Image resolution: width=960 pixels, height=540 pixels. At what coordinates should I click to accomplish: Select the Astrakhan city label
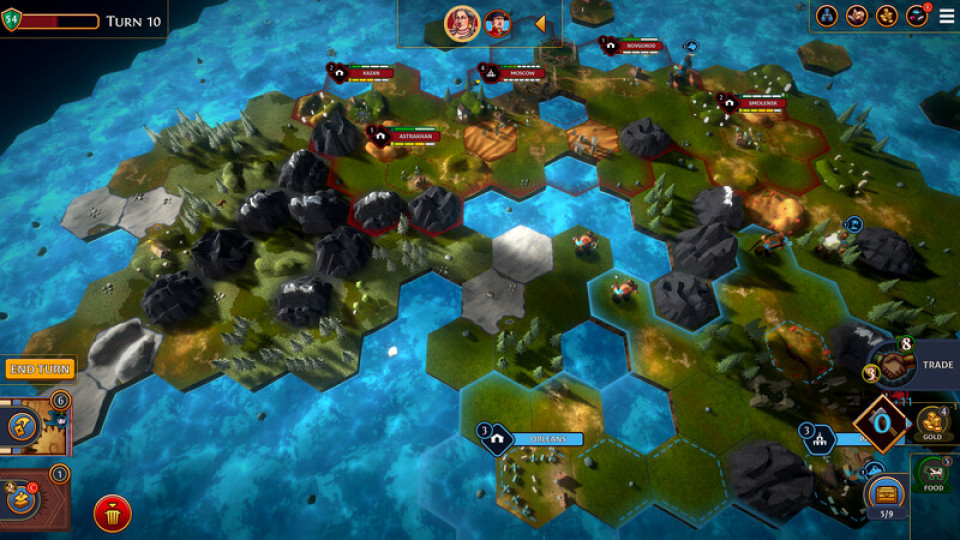point(413,135)
